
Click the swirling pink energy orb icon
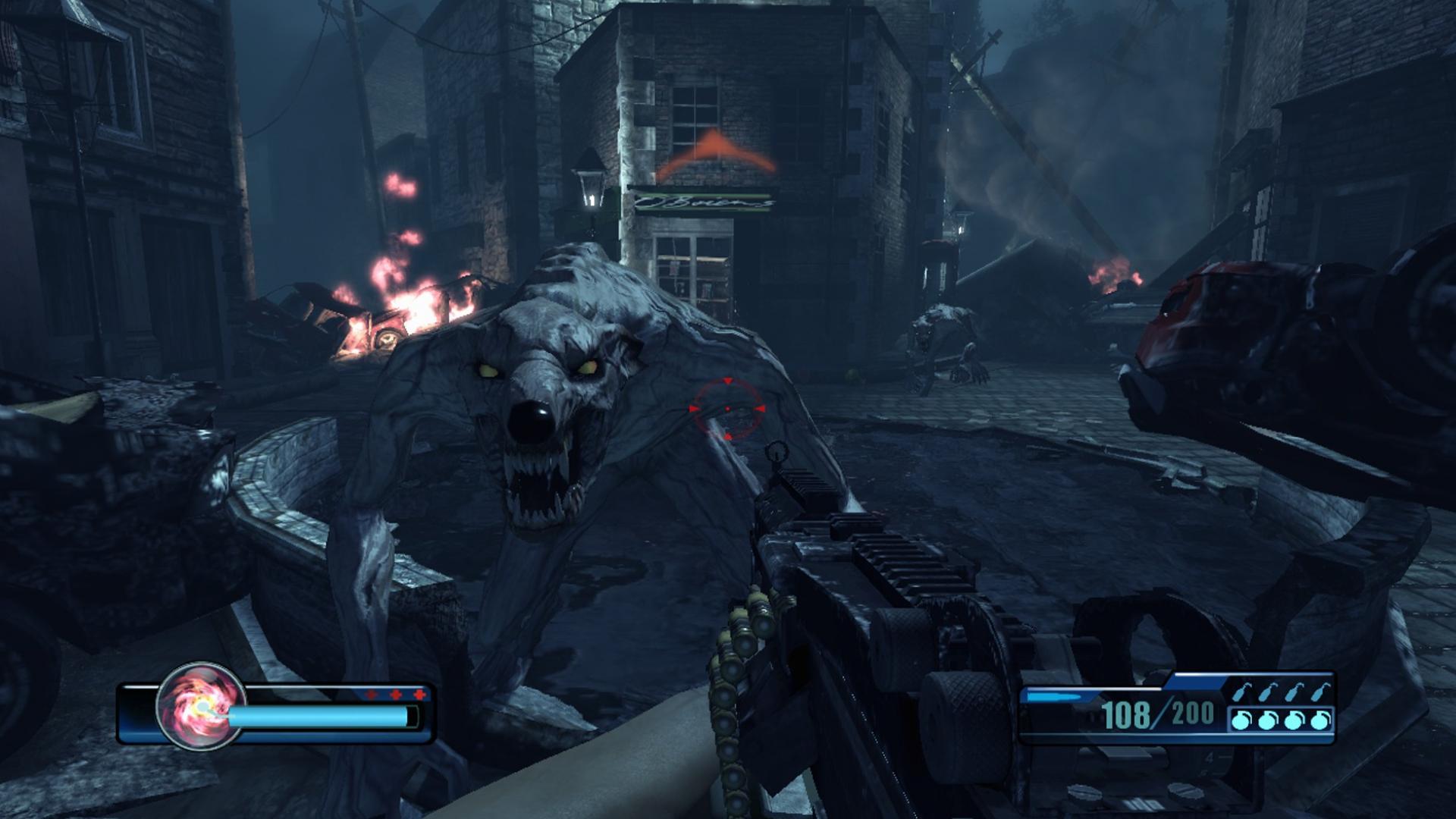click(x=201, y=706)
